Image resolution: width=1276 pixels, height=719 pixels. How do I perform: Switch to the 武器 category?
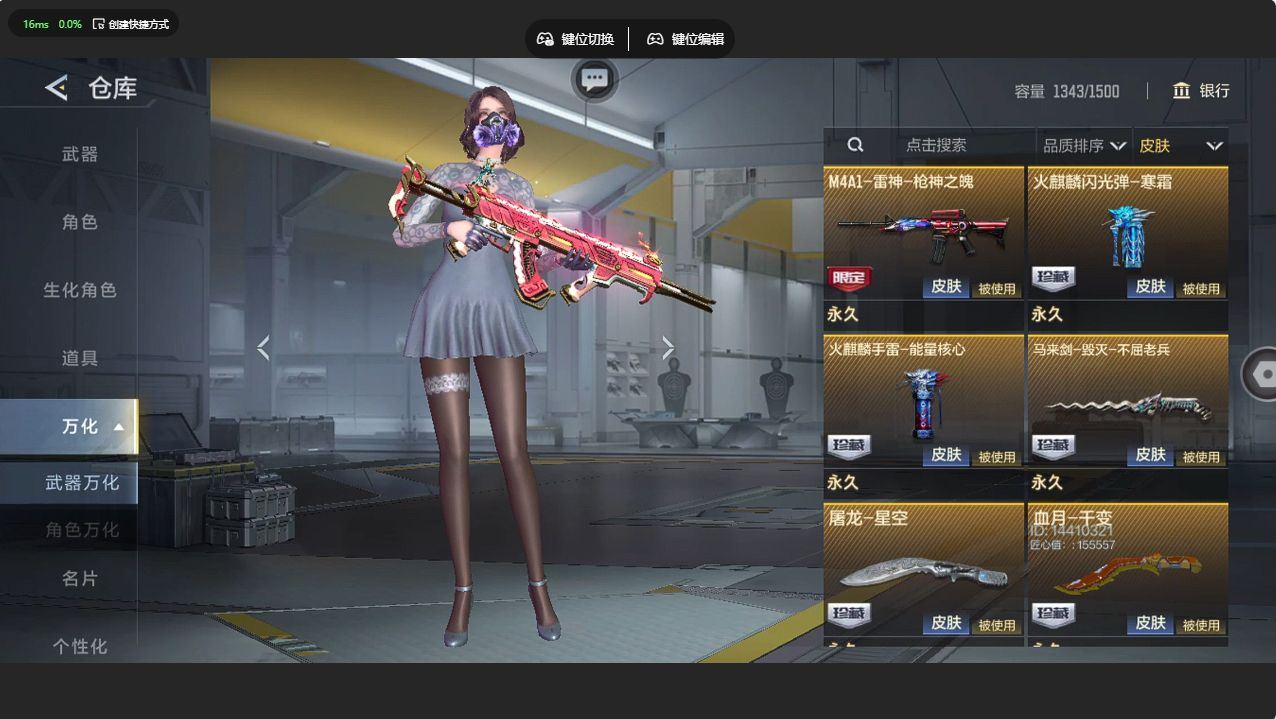[x=80, y=154]
